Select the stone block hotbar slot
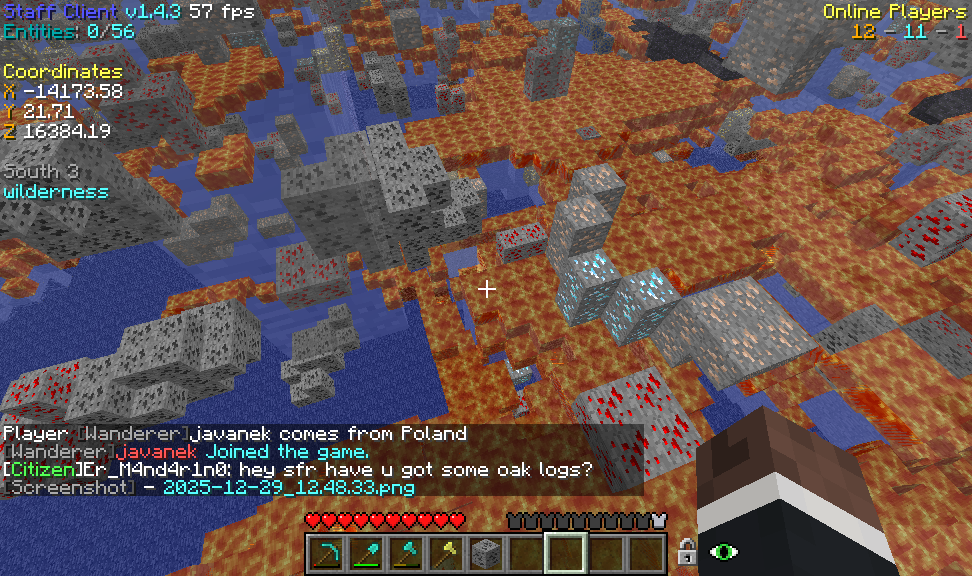972x576 pixels. [483, 552]
